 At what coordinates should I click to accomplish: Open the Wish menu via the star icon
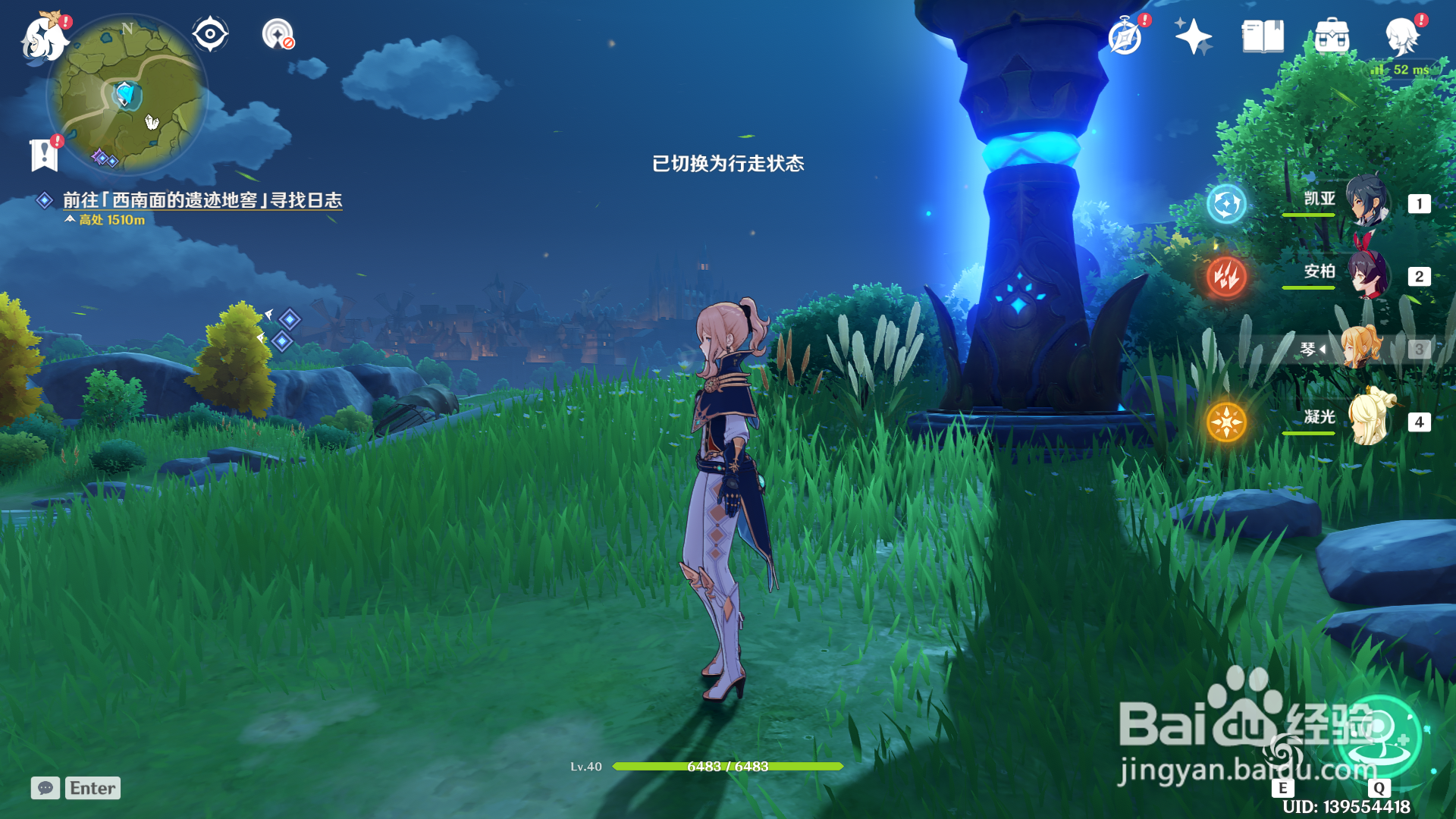(x=1192, y=33)
